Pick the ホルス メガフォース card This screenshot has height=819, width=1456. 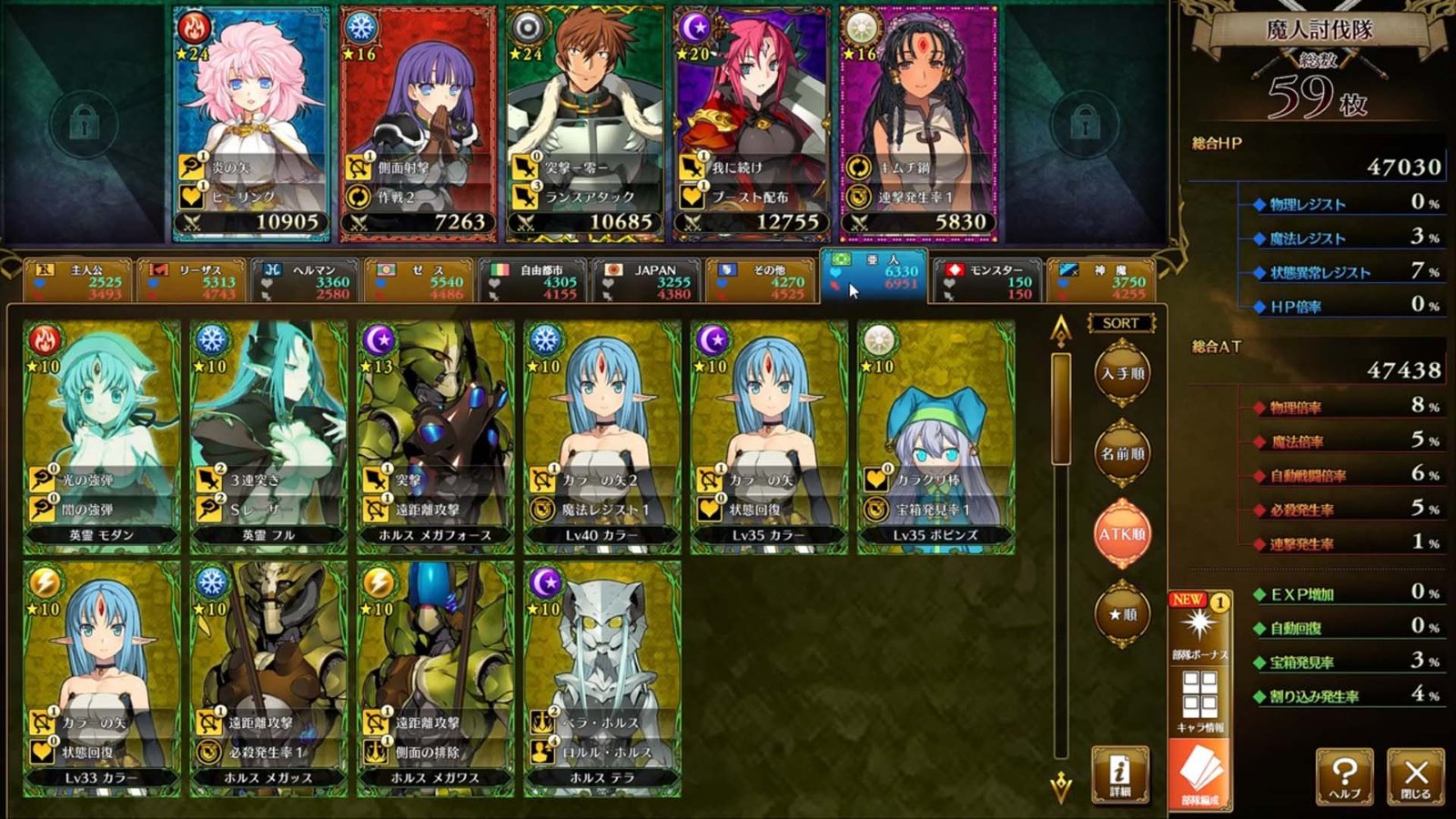[435, 437]
